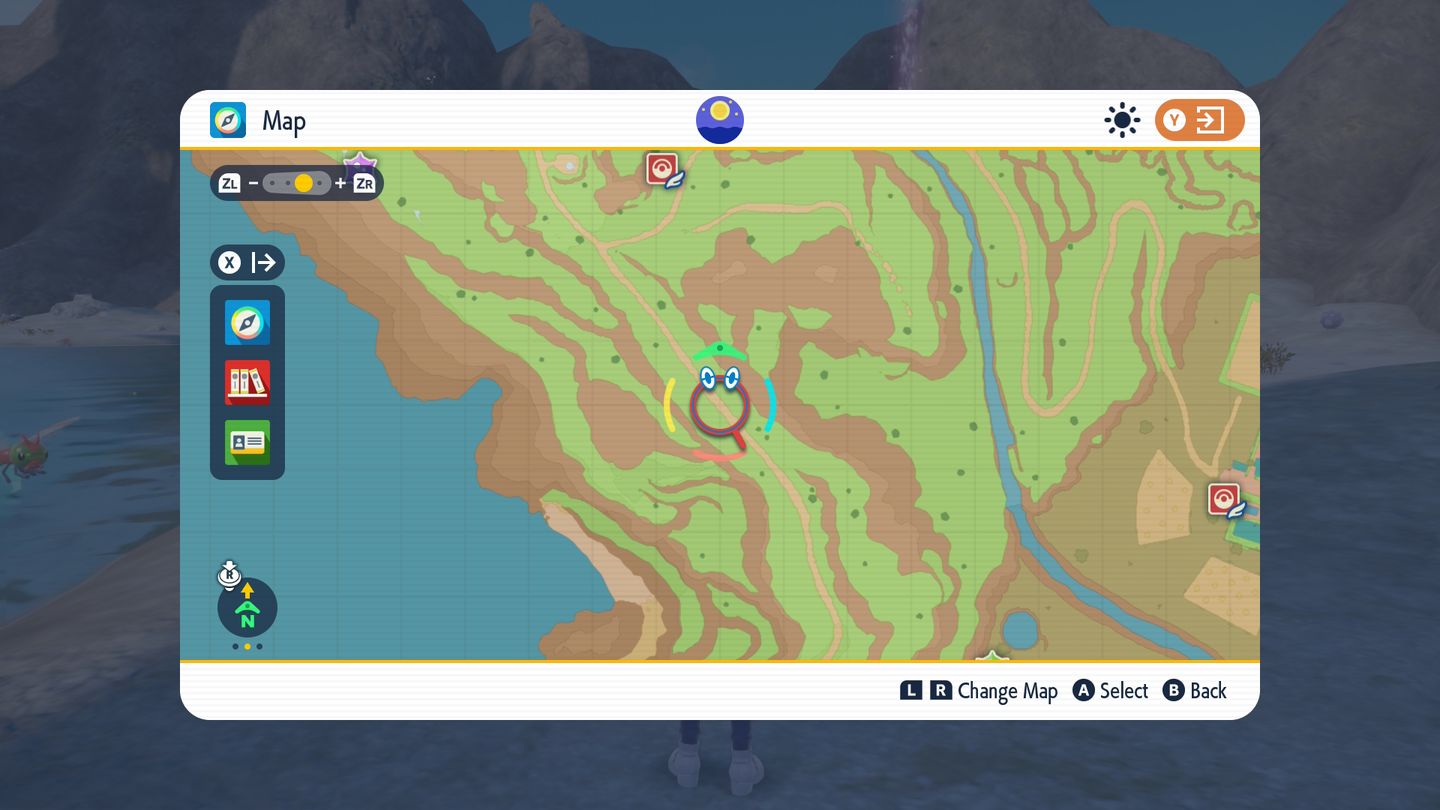
Task: Click the sunny weather icon
Action: tap(1122, 121)
